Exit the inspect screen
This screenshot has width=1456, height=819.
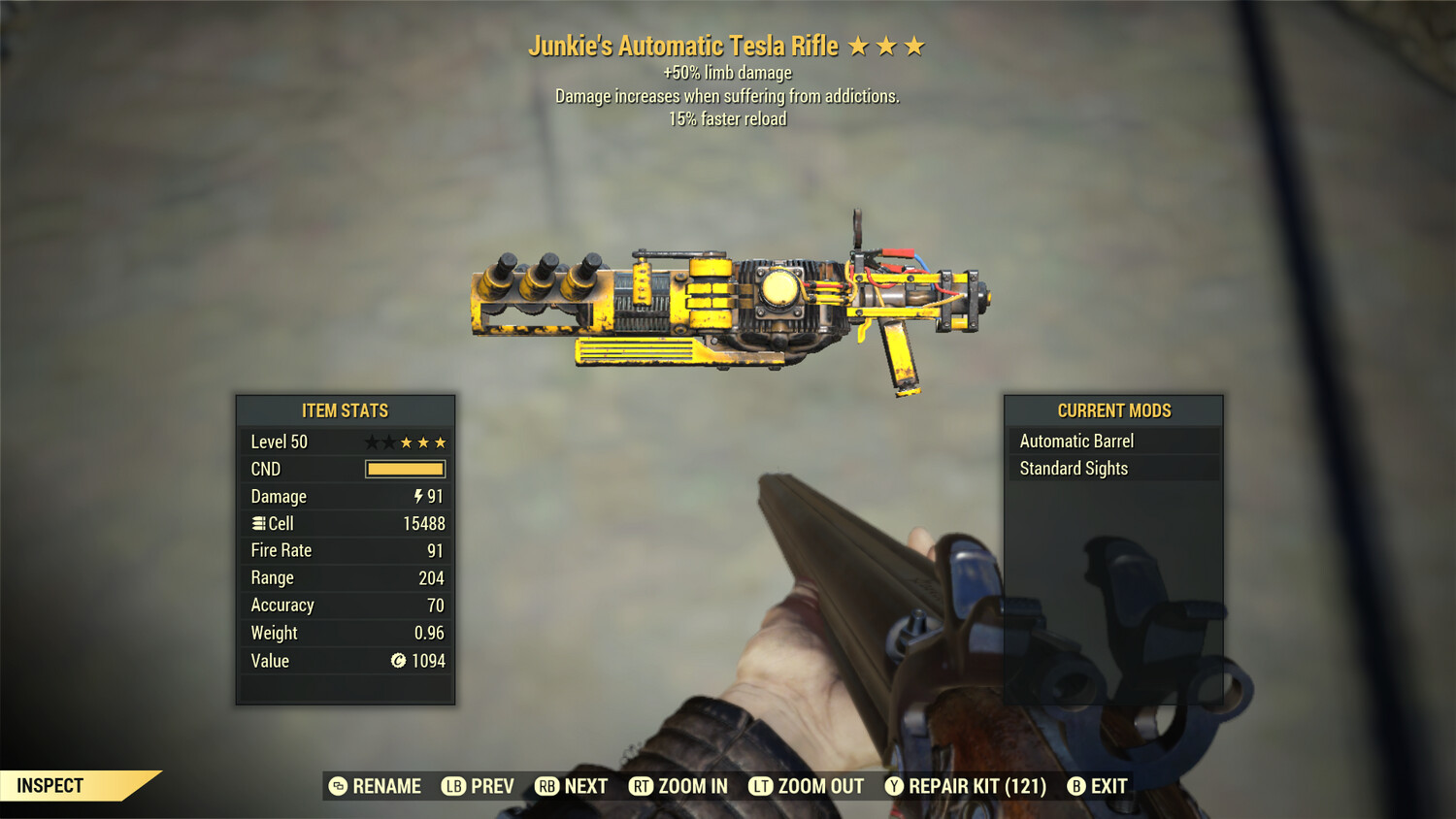[x=1098, y=786]
